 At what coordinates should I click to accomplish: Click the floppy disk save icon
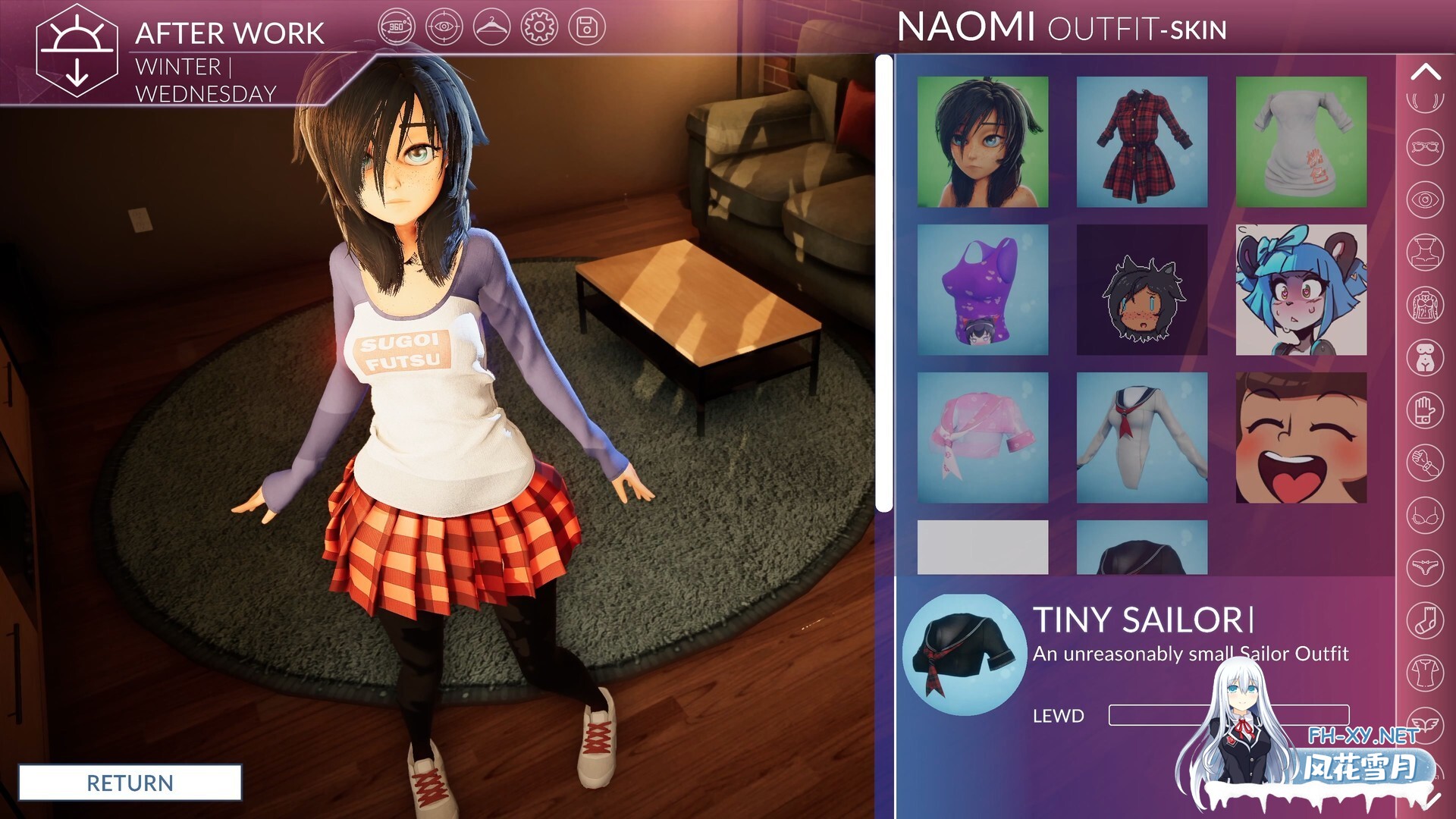coord(585,27)
